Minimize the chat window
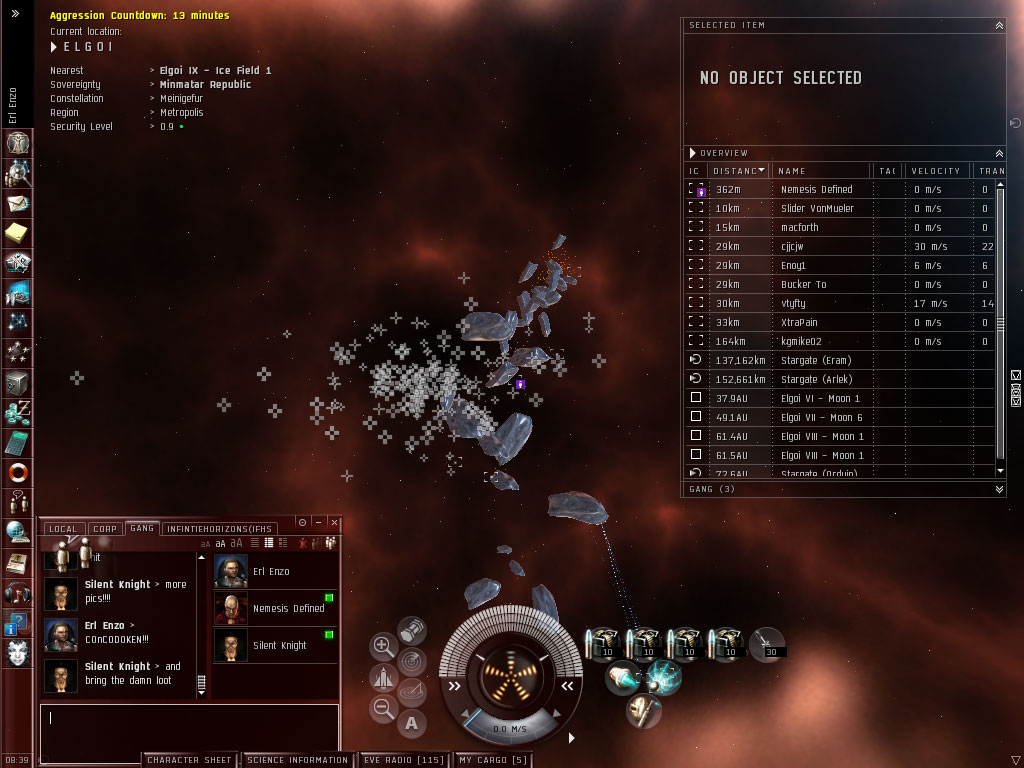The height and width of the screenshot is (768, 1024). coord(318,522)
